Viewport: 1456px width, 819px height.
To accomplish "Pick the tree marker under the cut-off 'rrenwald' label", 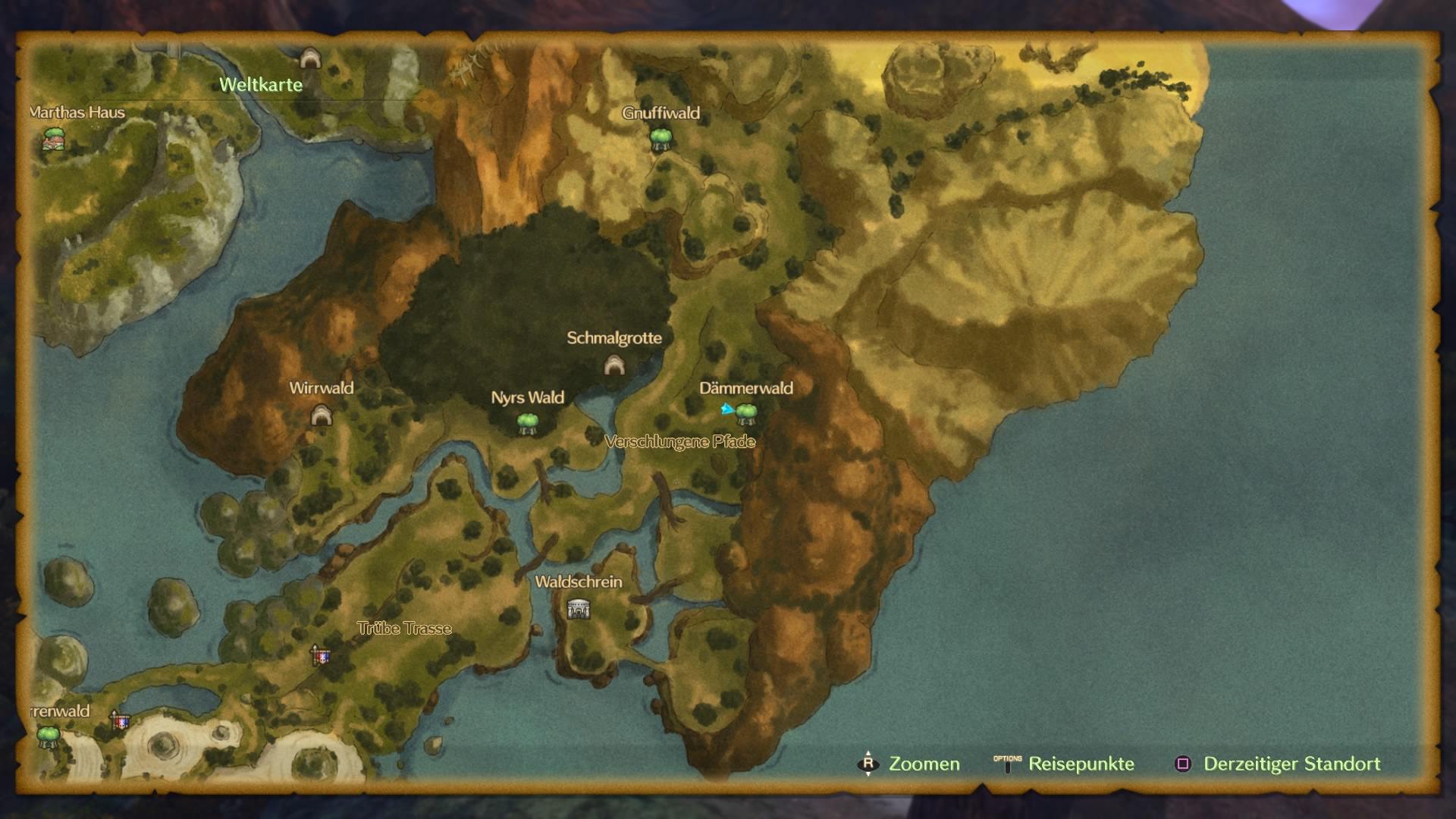I will 49,736.
